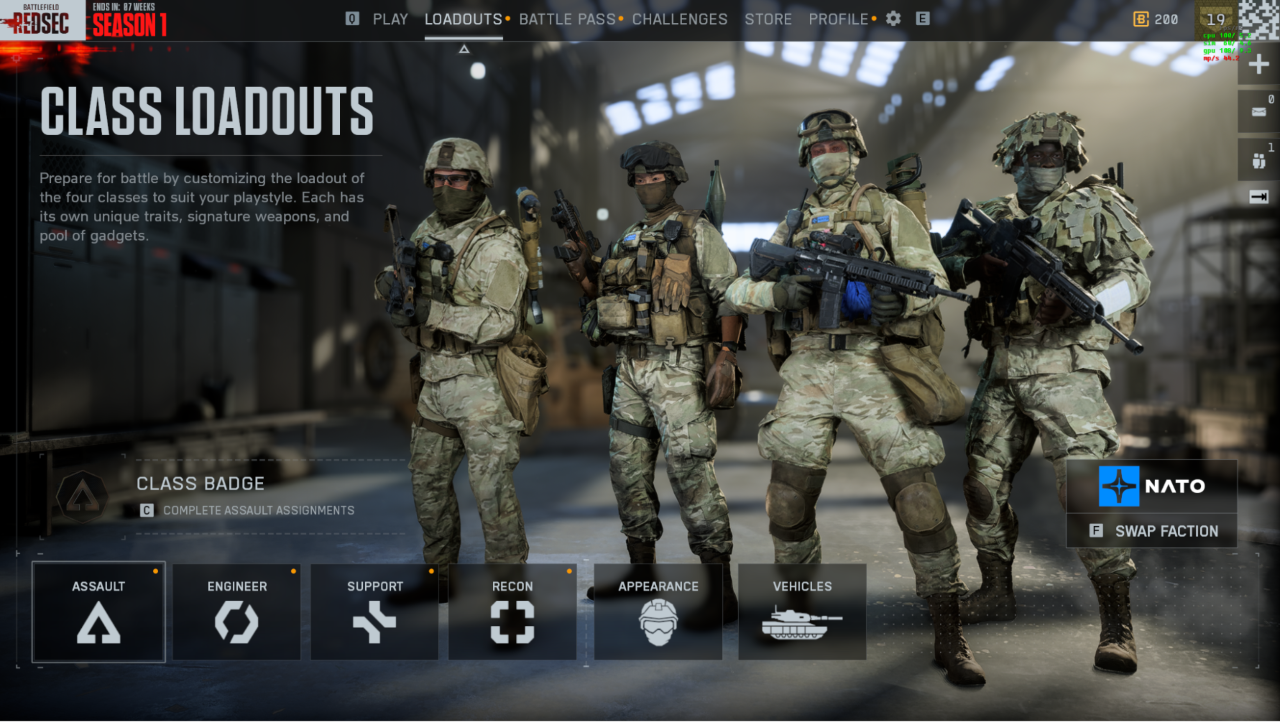Select the Support class tile
This screenshot has width=1280, height=722.
pos(375,611)
